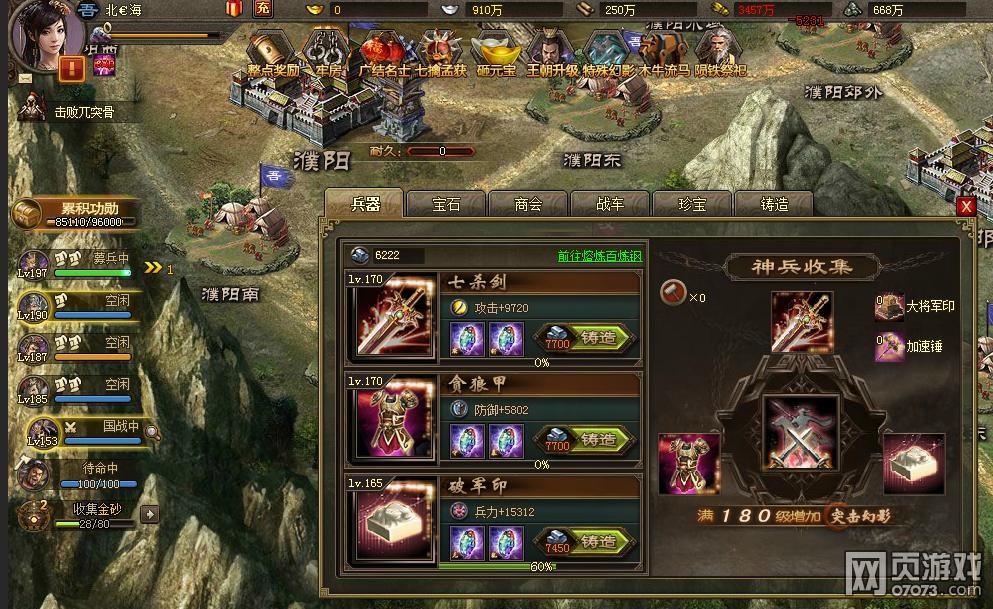Forge the 七杀剑 sword with 铸造

[x=587, y=338]
